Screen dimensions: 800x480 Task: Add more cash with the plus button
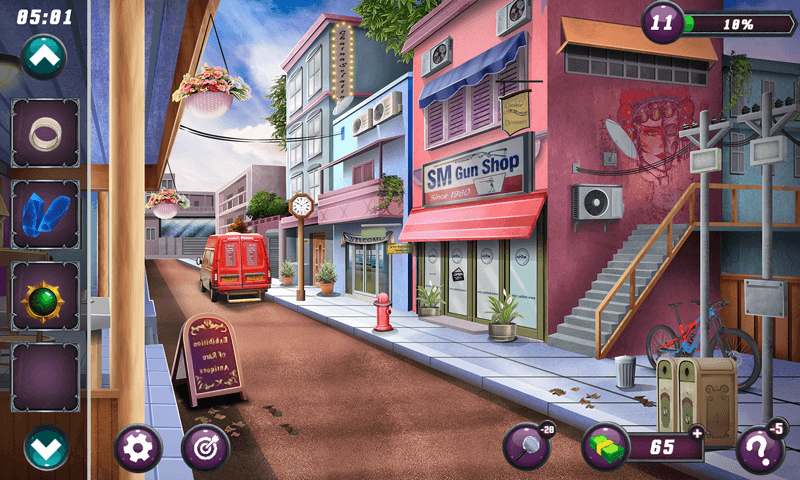[x=696, y=432]
